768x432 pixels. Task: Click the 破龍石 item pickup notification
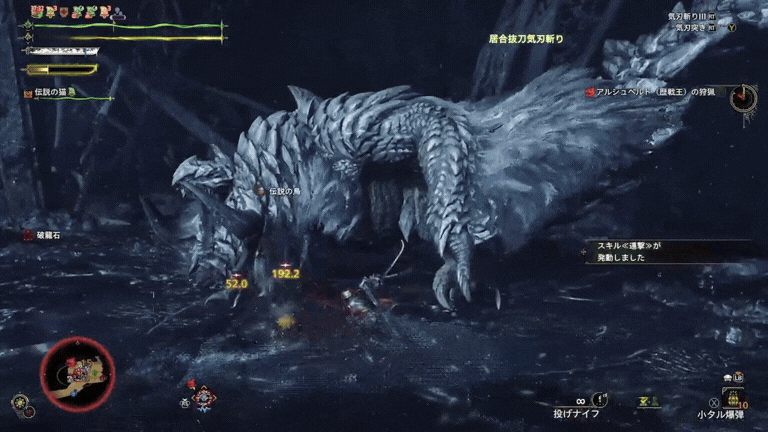point(43,236)
